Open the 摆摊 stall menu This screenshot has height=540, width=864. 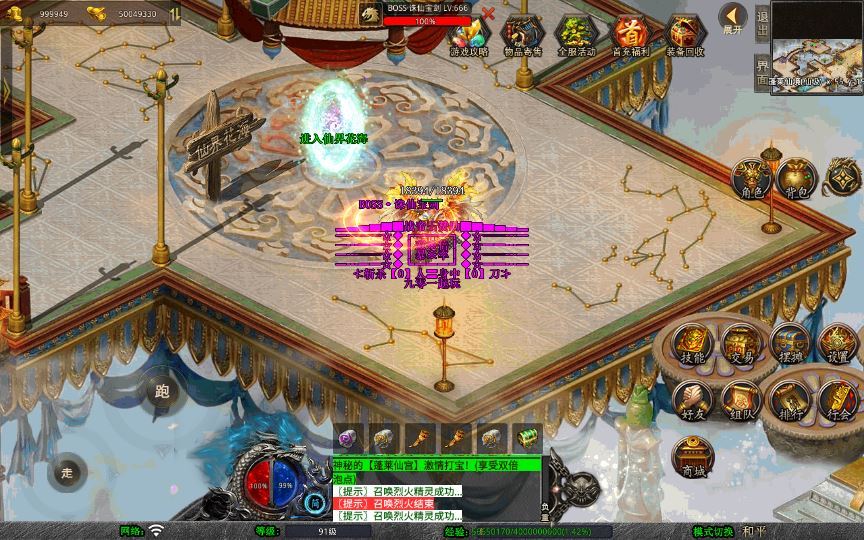pyautogui.click(x=789, y=343)
